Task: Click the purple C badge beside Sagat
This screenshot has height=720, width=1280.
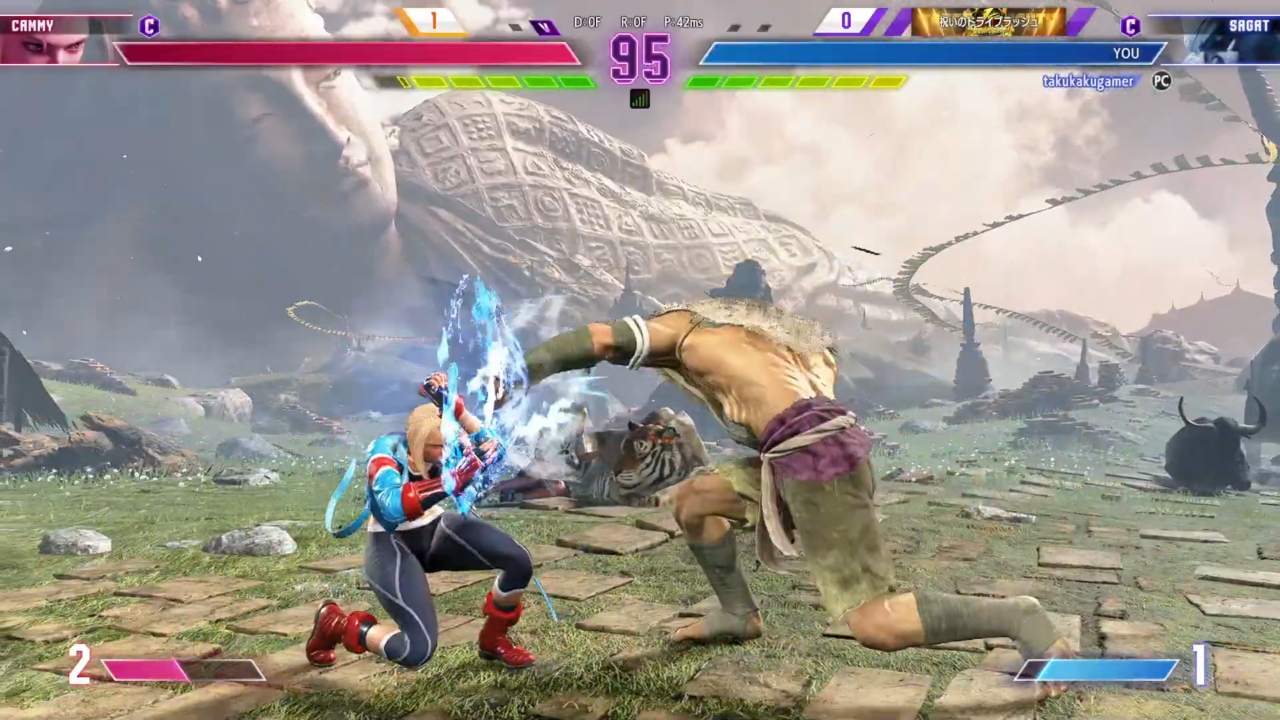Action: (x=1131, y=26)
